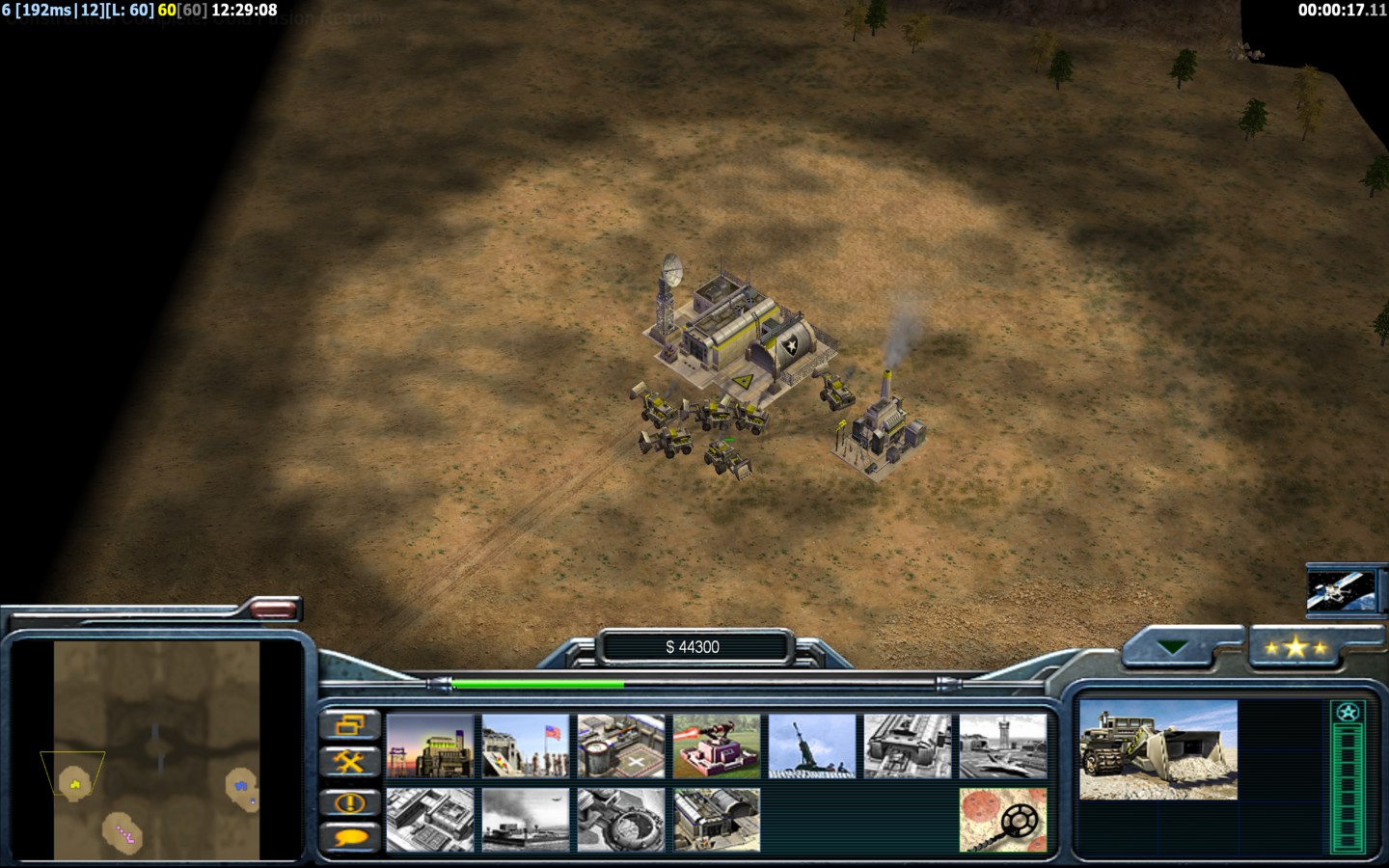Activate the clear mines command
Image resolution: width=1389 pixels, height=868 pixels.
click(x=1003, y=820)
